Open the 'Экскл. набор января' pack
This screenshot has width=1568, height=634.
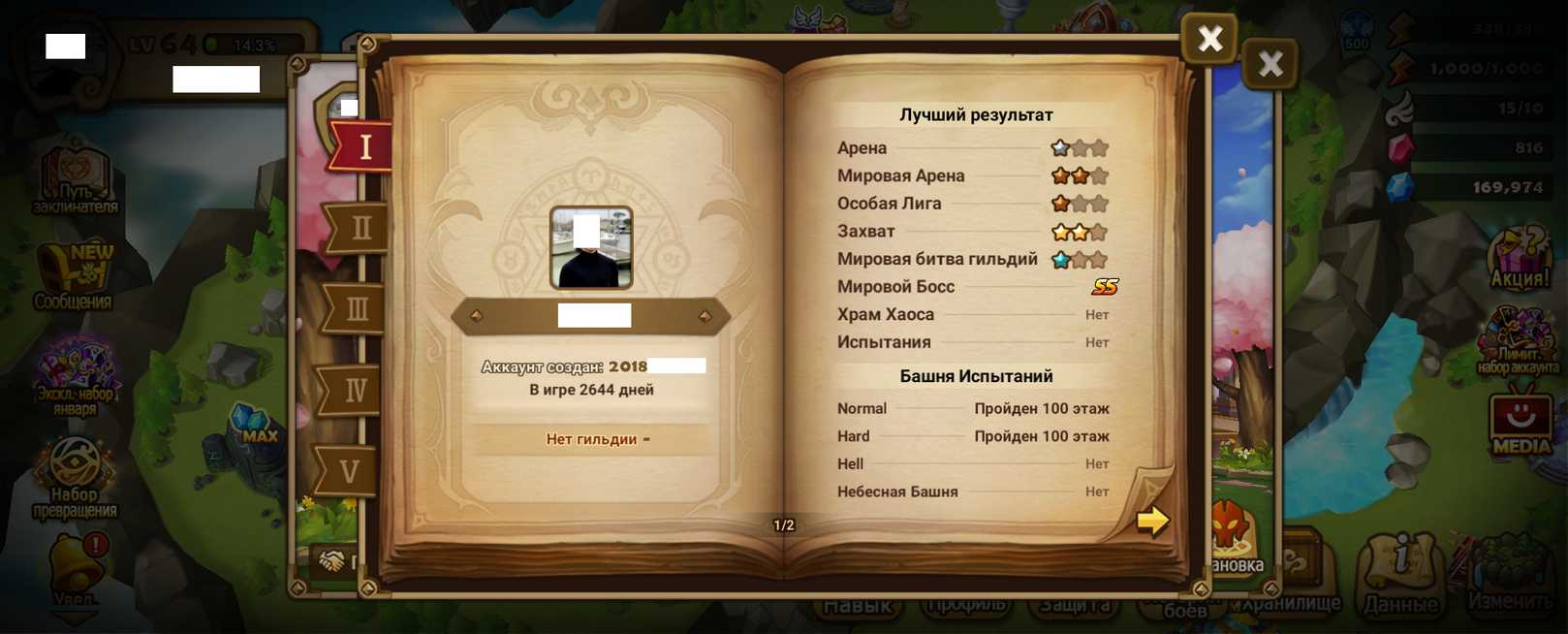[75, 373]
